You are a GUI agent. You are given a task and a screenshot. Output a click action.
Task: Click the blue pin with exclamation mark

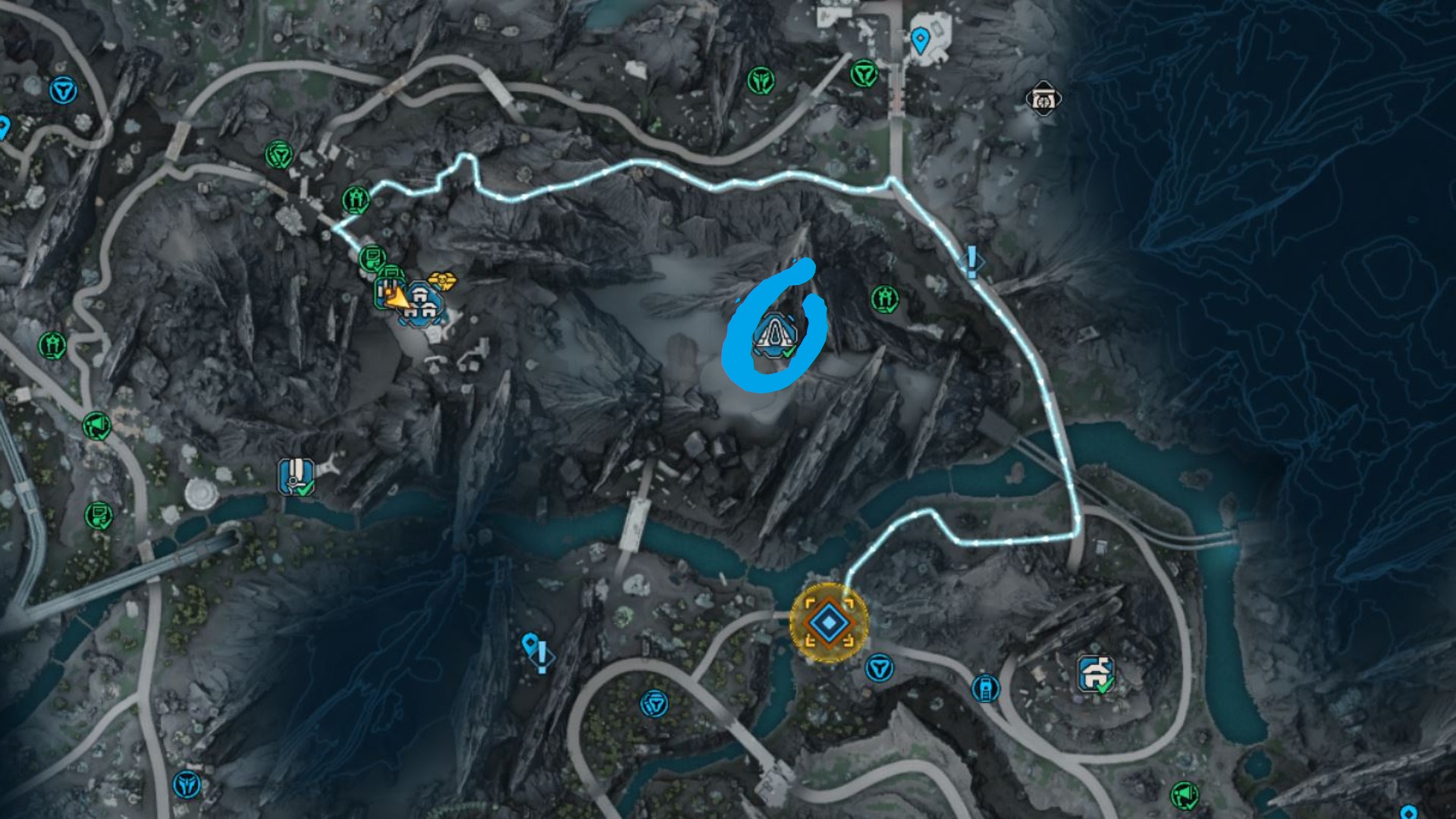(x=535, y=651)
